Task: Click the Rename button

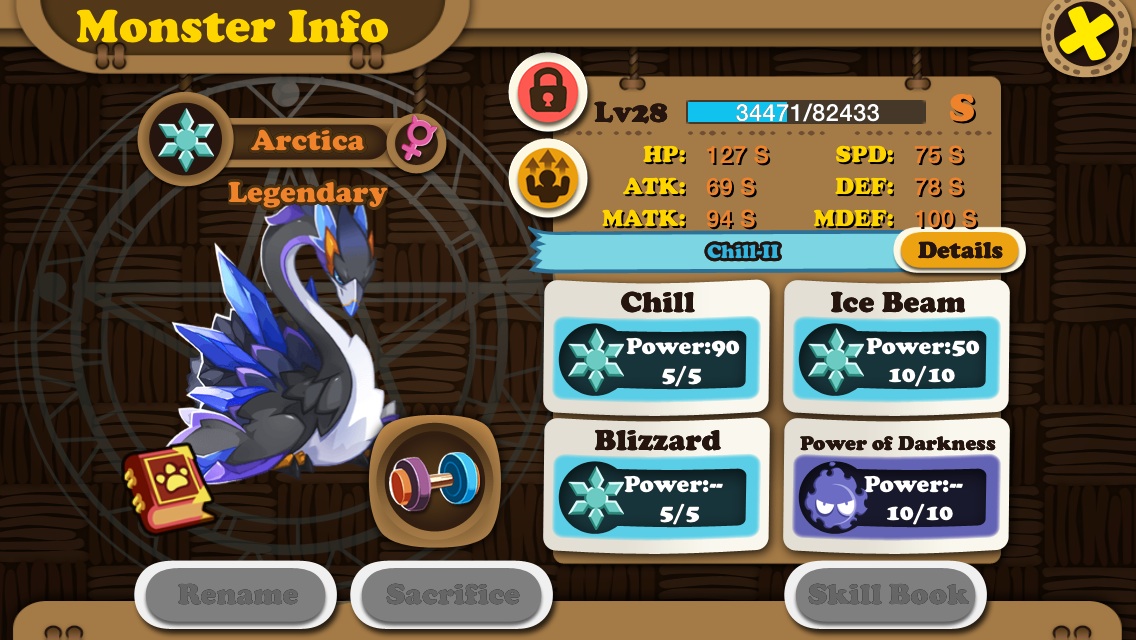Action: pyautogui.click(x=236, y=595)
